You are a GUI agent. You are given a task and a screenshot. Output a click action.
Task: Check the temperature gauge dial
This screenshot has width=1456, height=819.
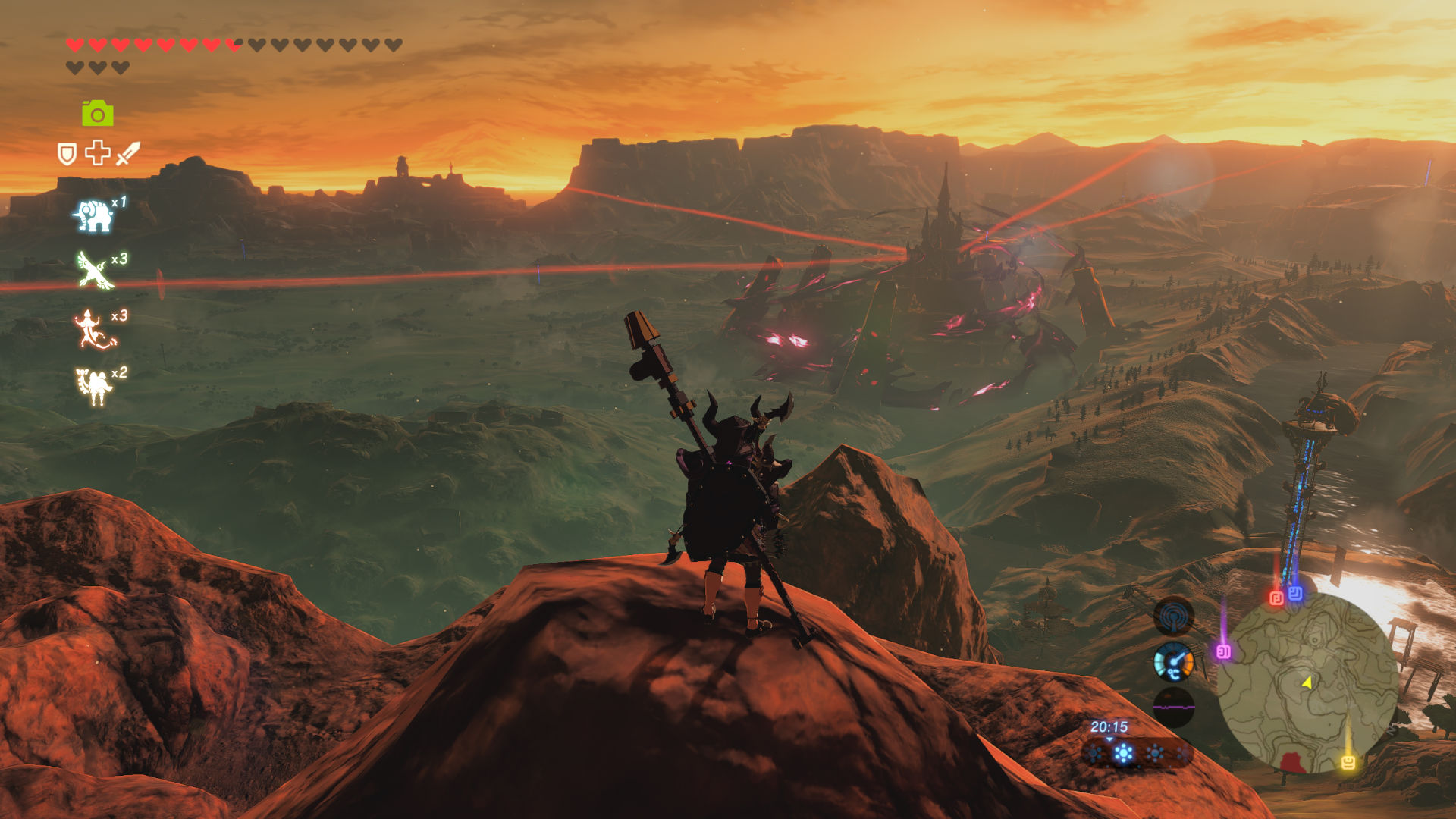click(1173, 661)
